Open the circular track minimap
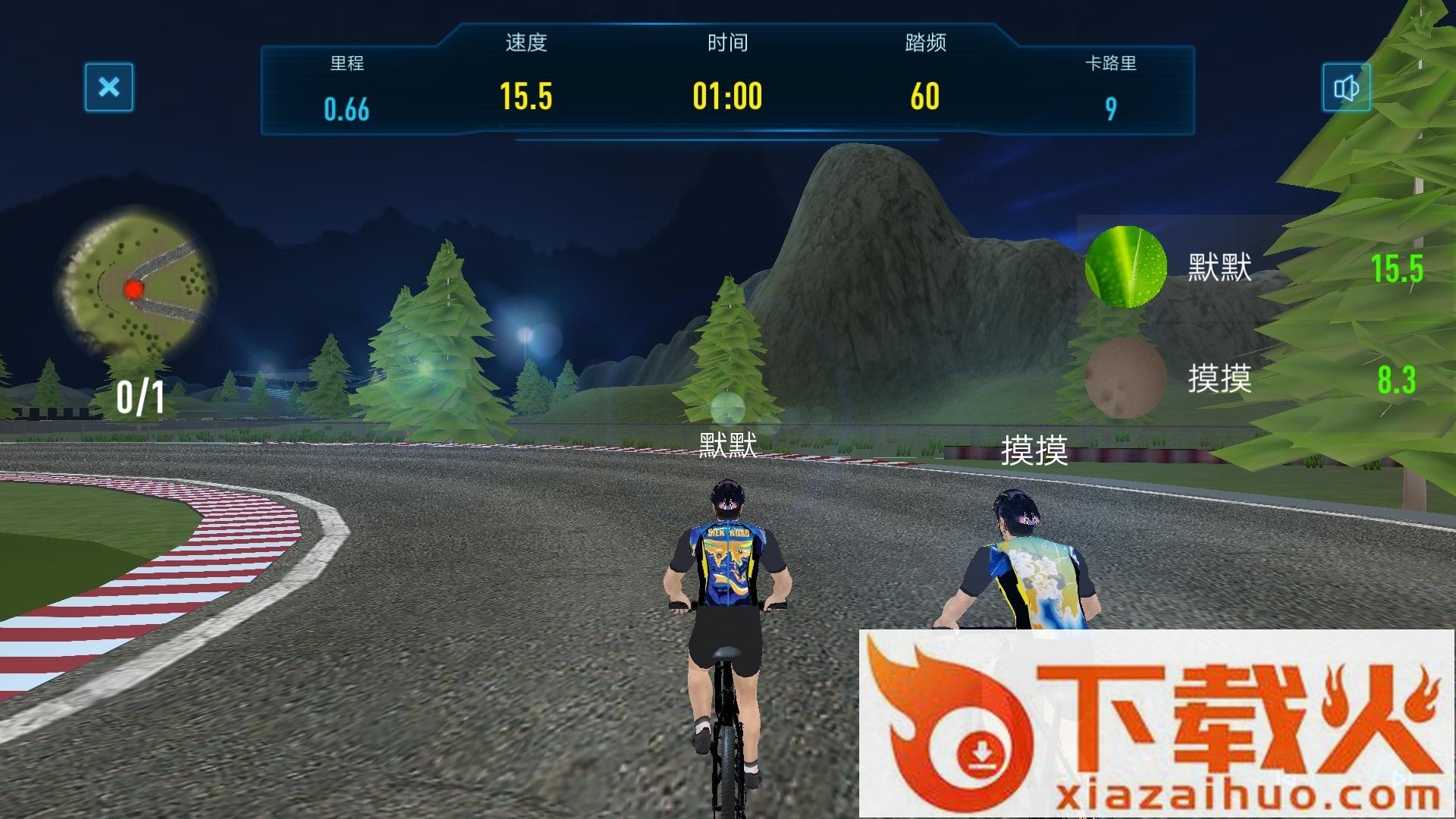The height and width of the screenshot is (819, 1456). (136, 285)
